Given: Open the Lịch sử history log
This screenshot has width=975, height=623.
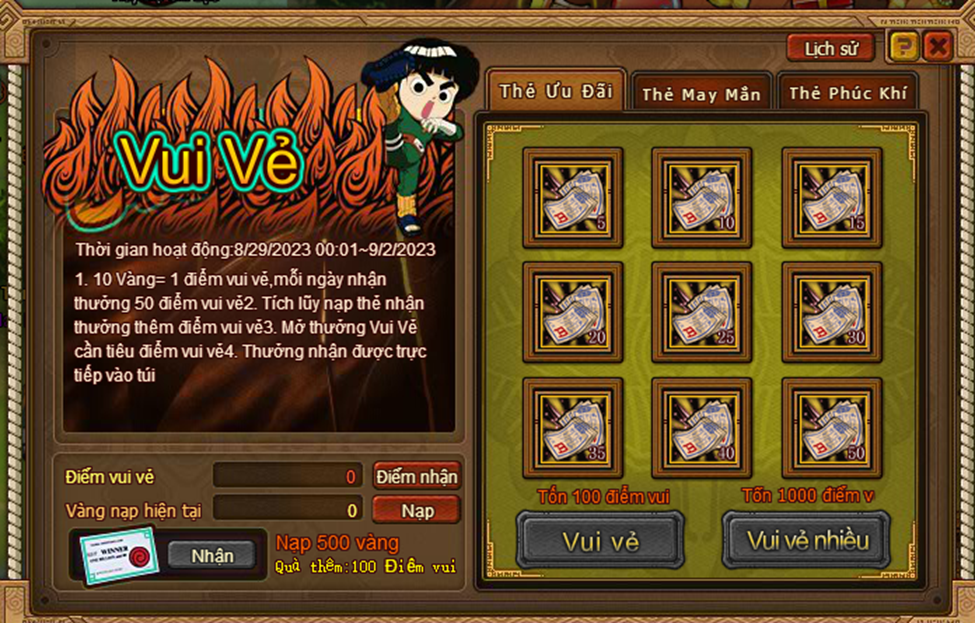Looking at the screenshot, I should (x=830, y=47).
